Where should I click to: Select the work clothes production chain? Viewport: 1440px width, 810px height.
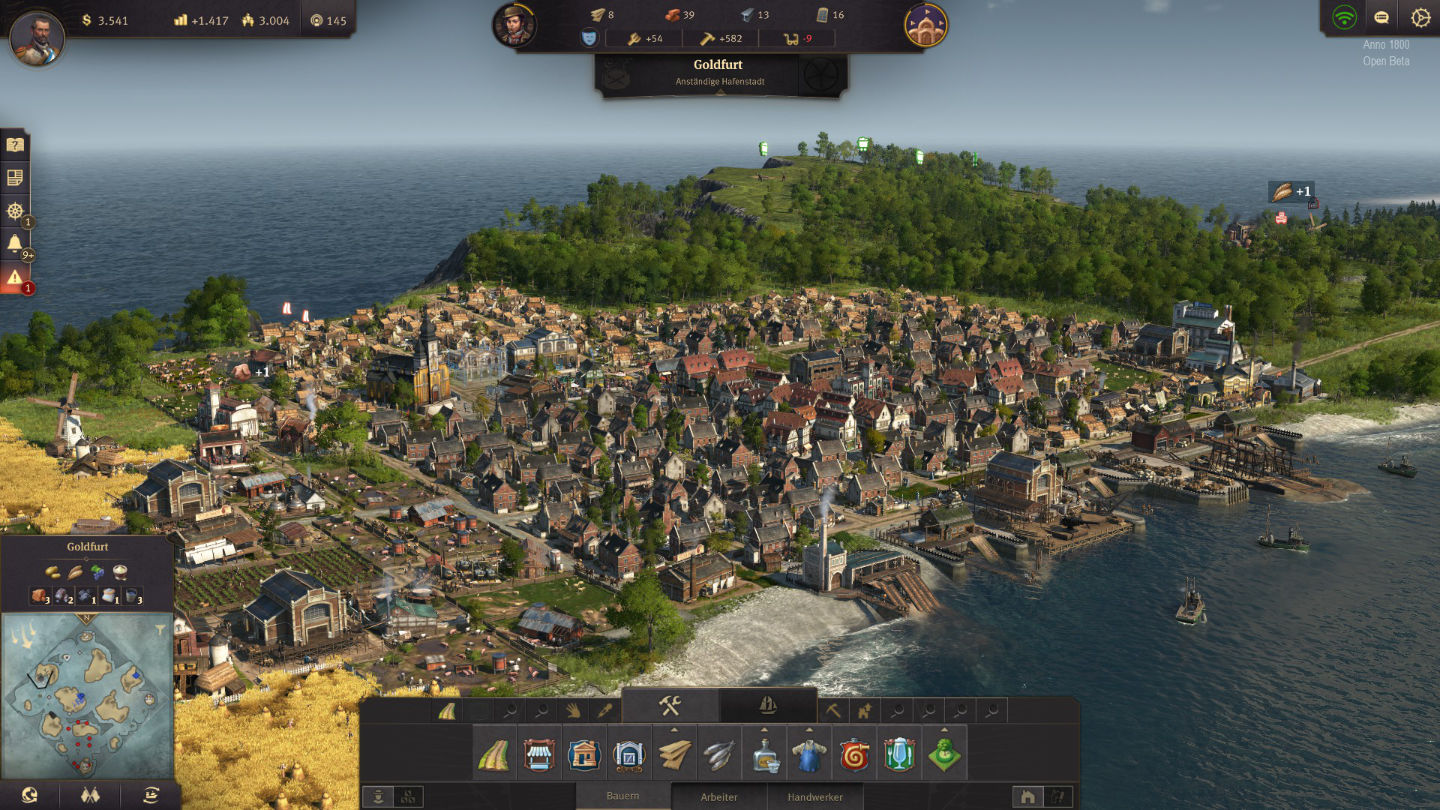(808, 754)
